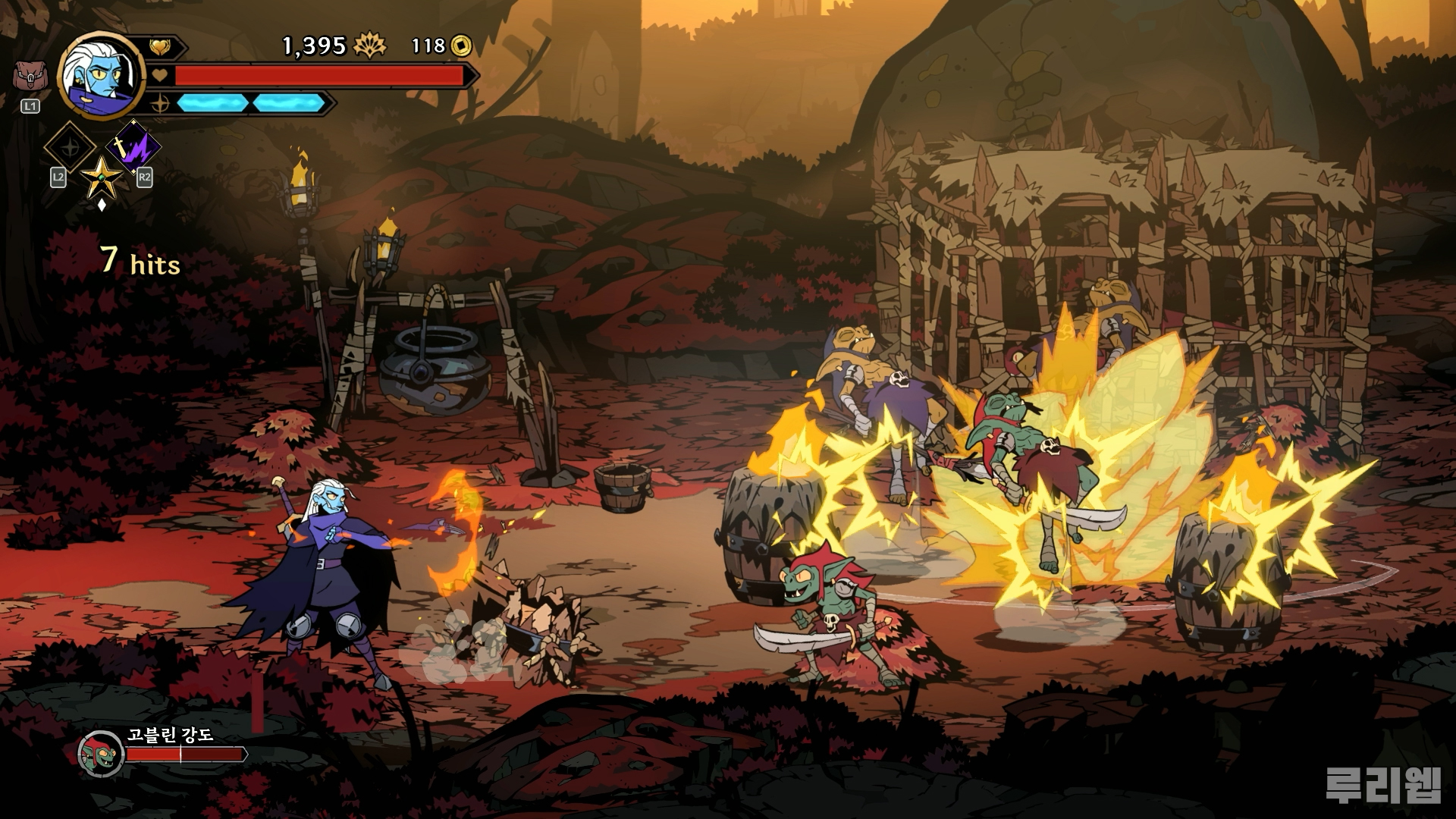Activate the purple sword skill icon
Screen dimensions: 1456x819
click(133, 146)
